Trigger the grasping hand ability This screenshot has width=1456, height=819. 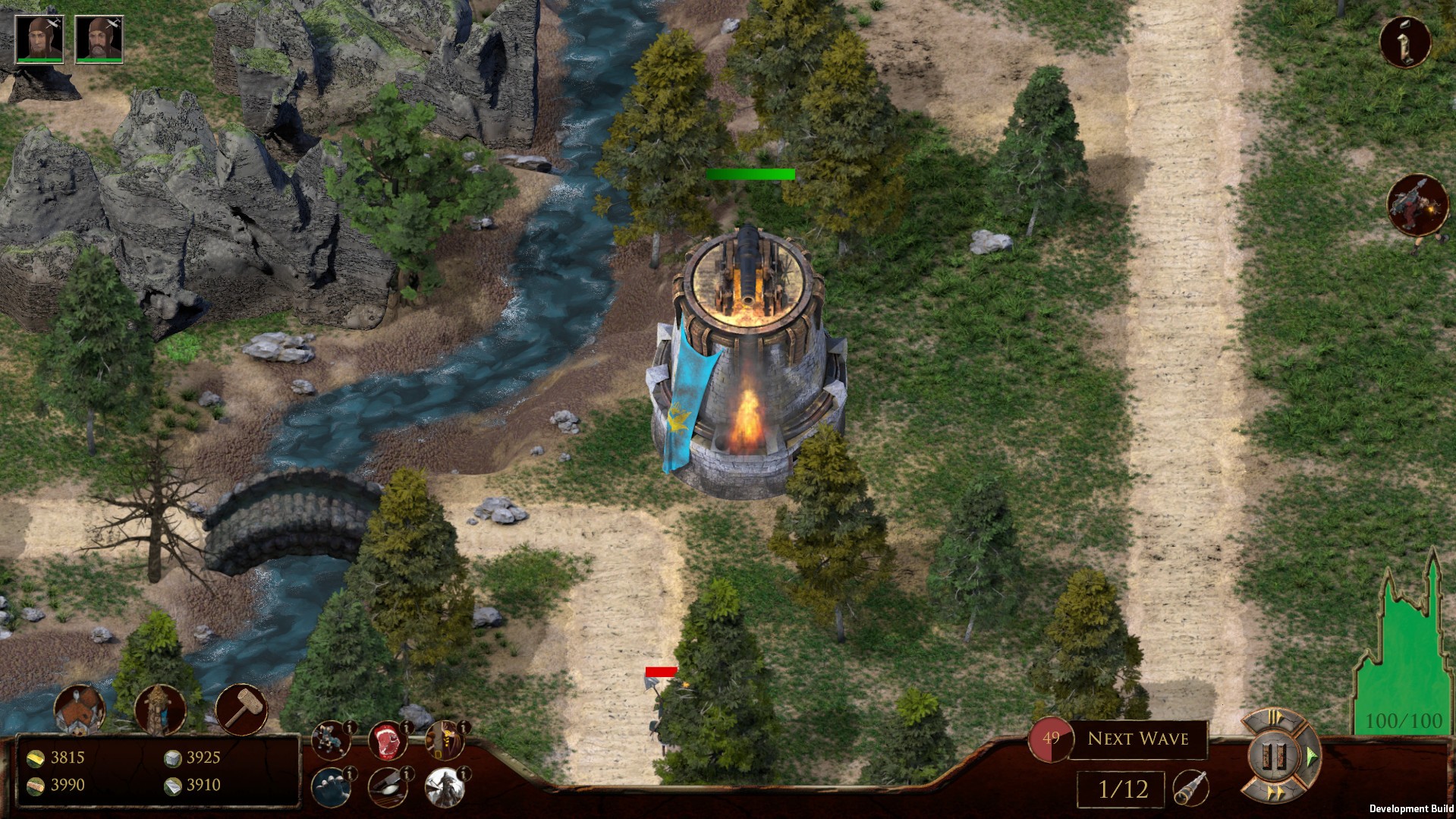[x=331, y=786]
